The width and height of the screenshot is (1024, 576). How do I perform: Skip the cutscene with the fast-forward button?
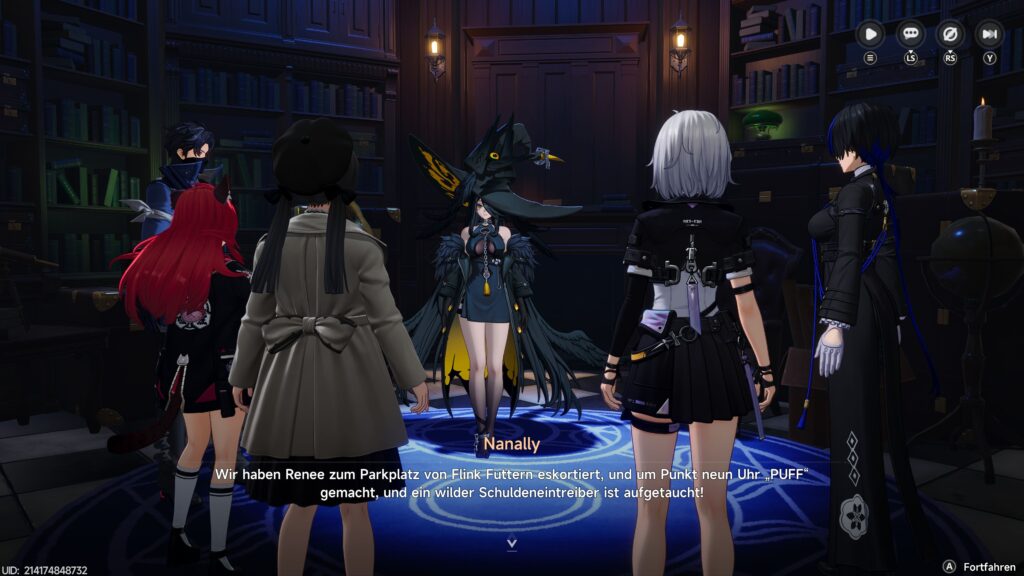point(989,34)
